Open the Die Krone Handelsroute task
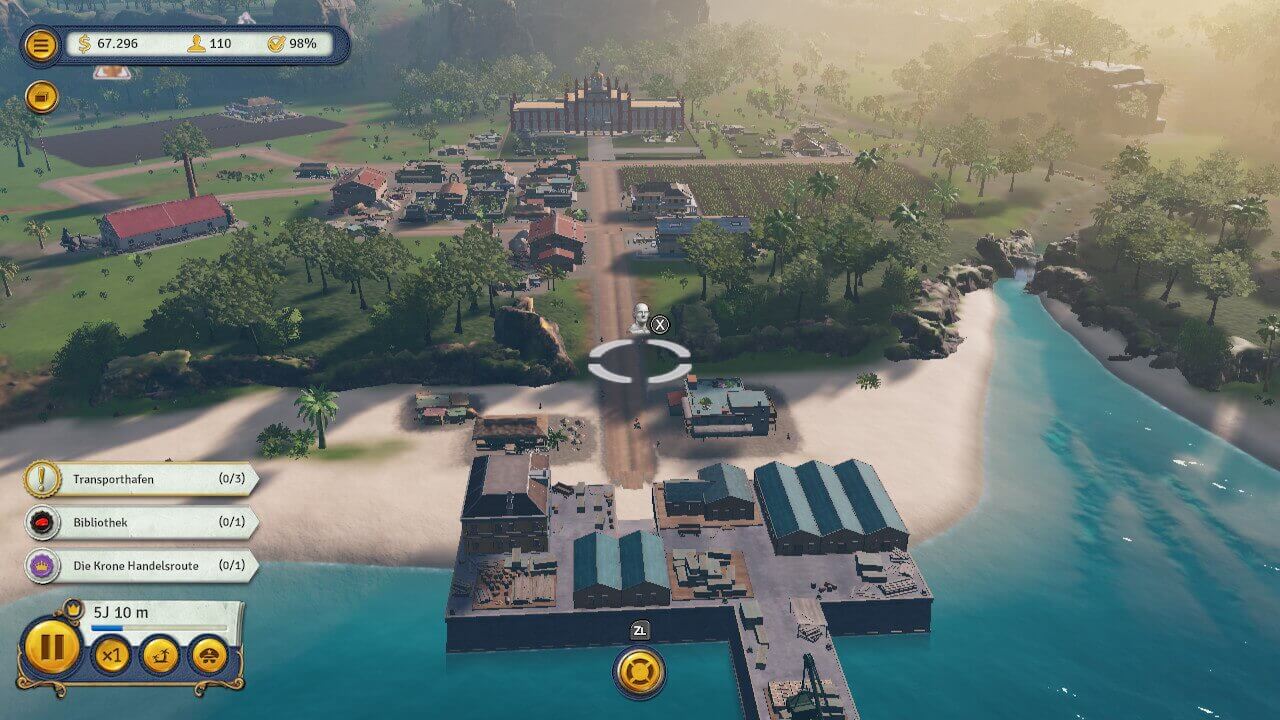The width and height of the screenshot is (1280, 720). coord(140,566)
